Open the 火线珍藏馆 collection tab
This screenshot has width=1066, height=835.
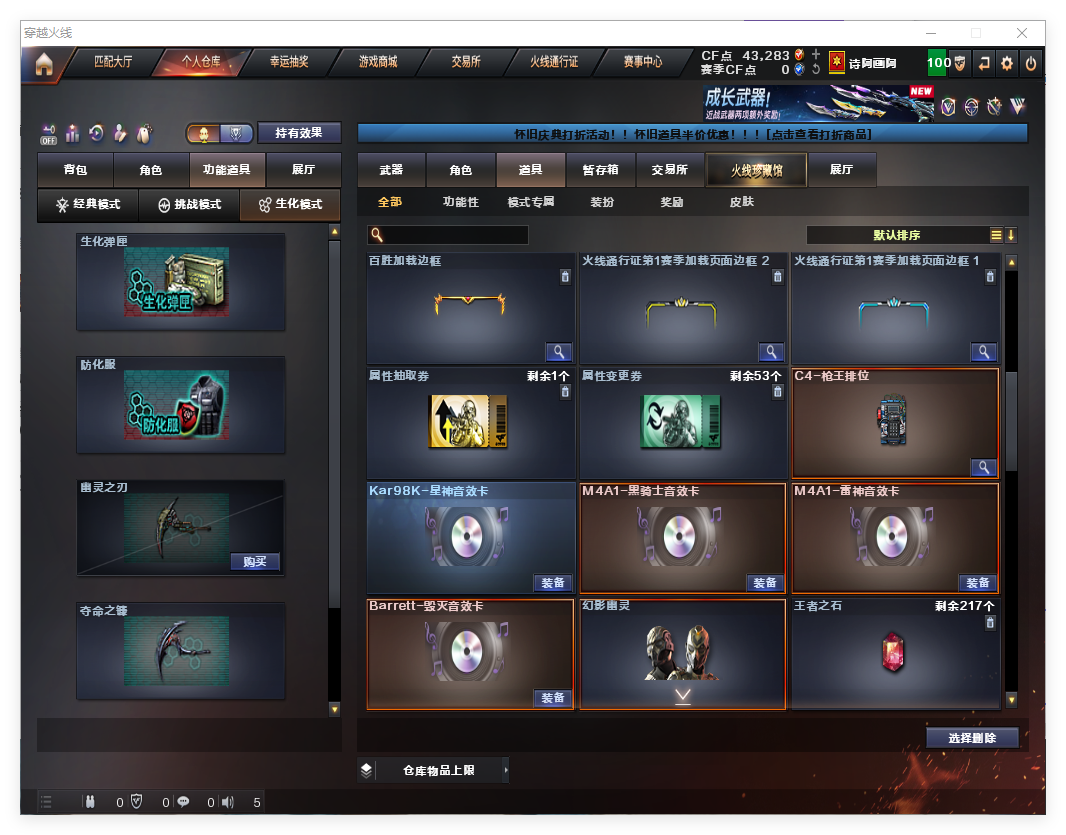[x=755, y=170]
